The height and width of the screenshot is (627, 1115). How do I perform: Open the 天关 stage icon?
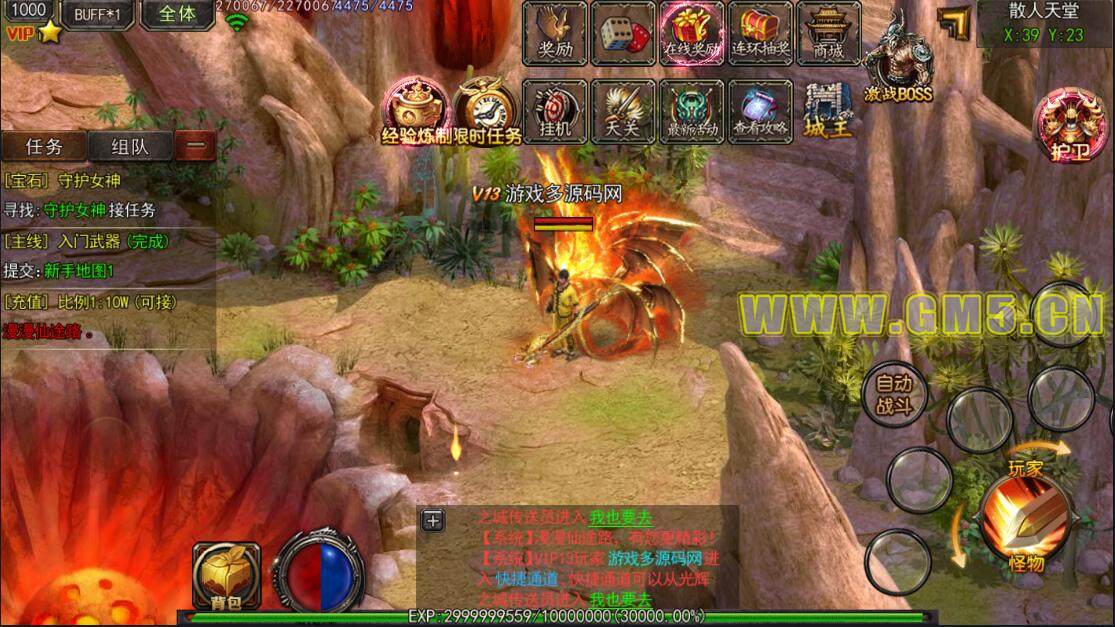(x=623, y=111)
